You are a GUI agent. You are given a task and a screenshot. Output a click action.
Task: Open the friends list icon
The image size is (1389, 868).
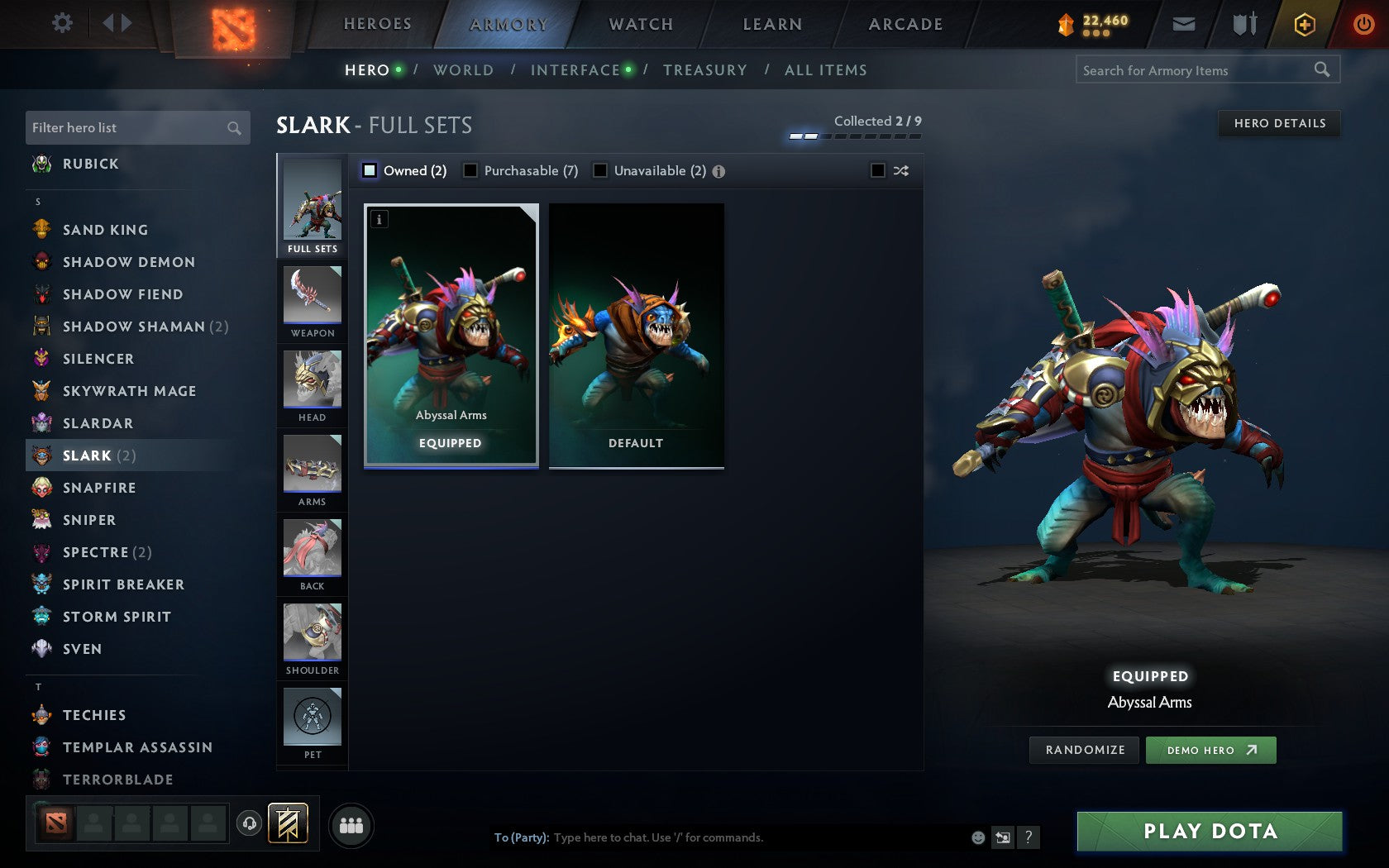coord(351,823)
